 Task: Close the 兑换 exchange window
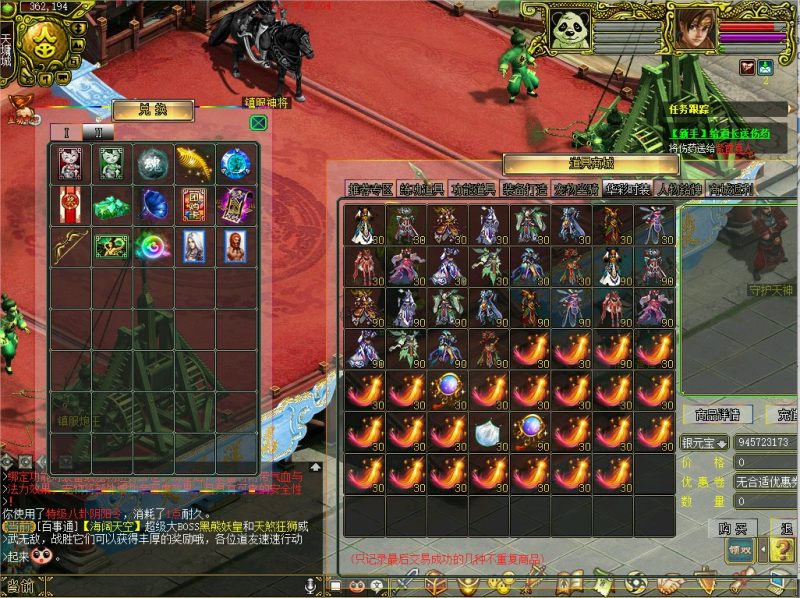(258, 123)
